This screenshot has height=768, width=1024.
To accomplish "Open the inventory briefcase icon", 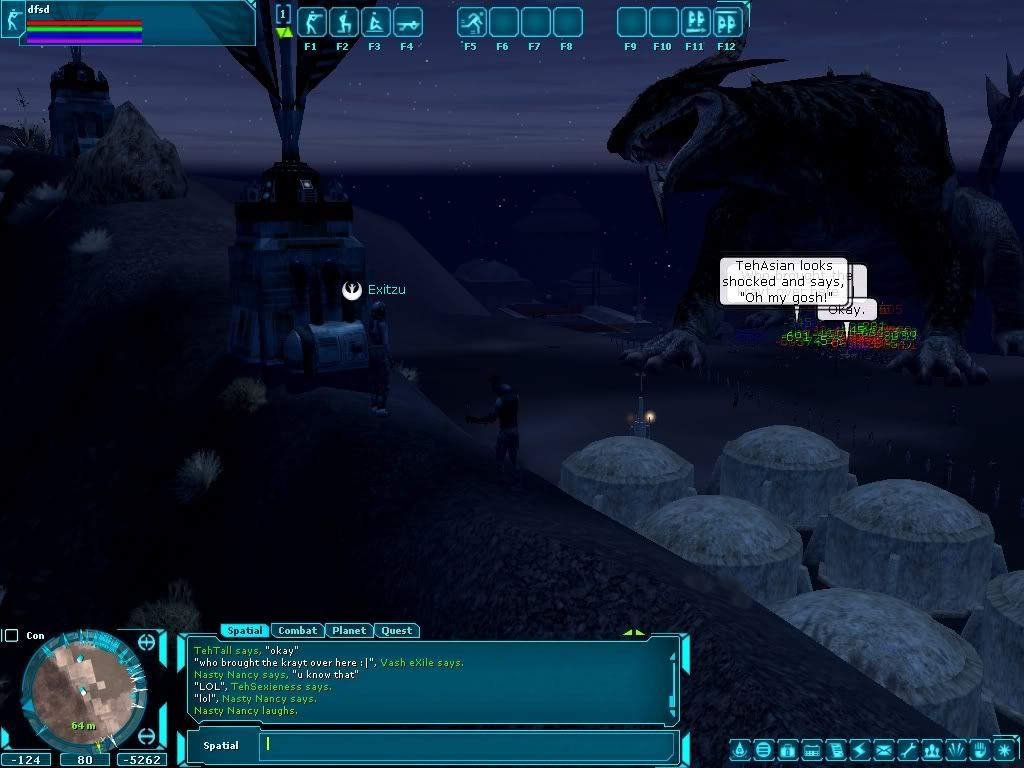I will (x=787, y=750).
